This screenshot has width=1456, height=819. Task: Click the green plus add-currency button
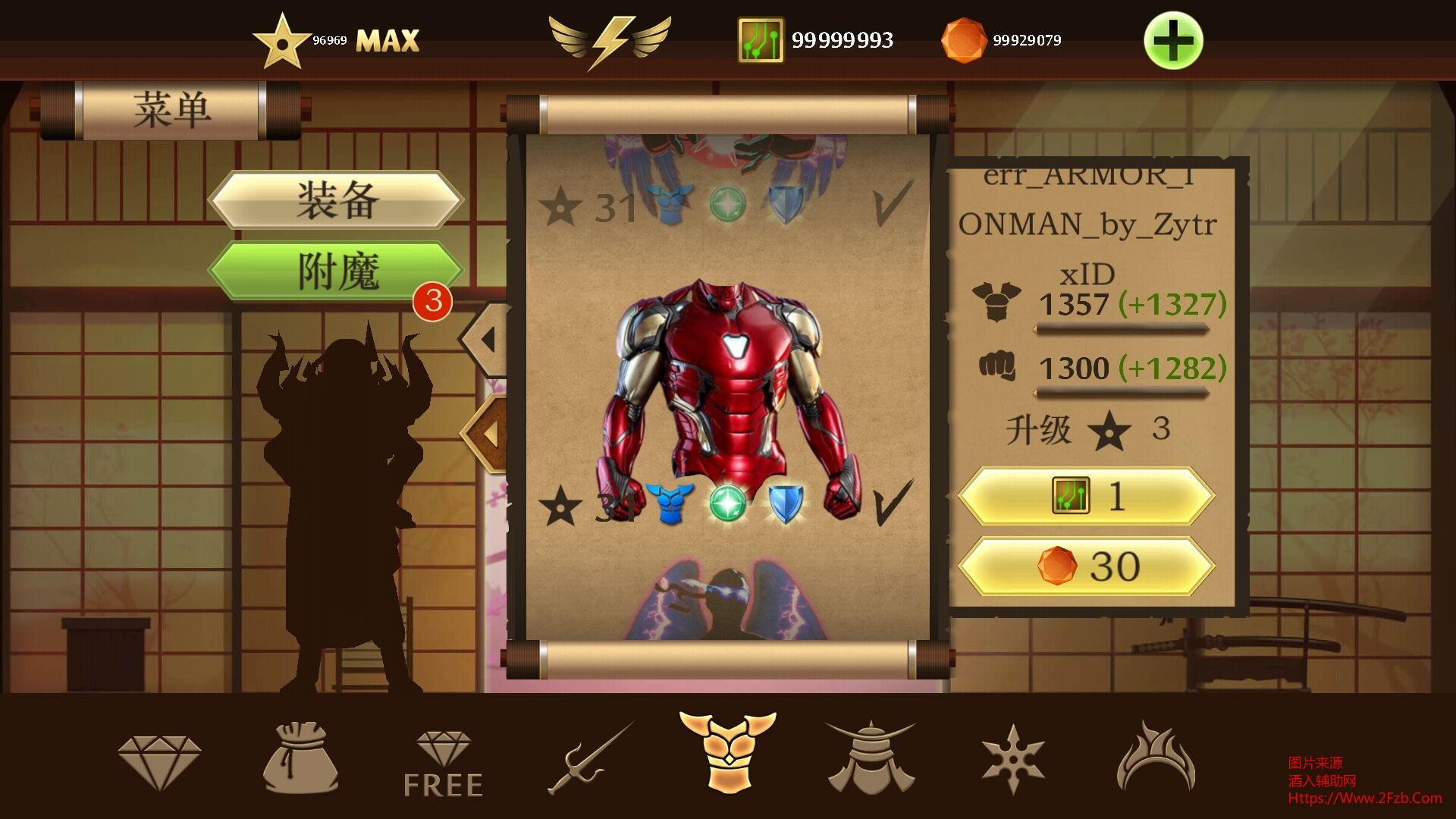tap(1172, 40)
